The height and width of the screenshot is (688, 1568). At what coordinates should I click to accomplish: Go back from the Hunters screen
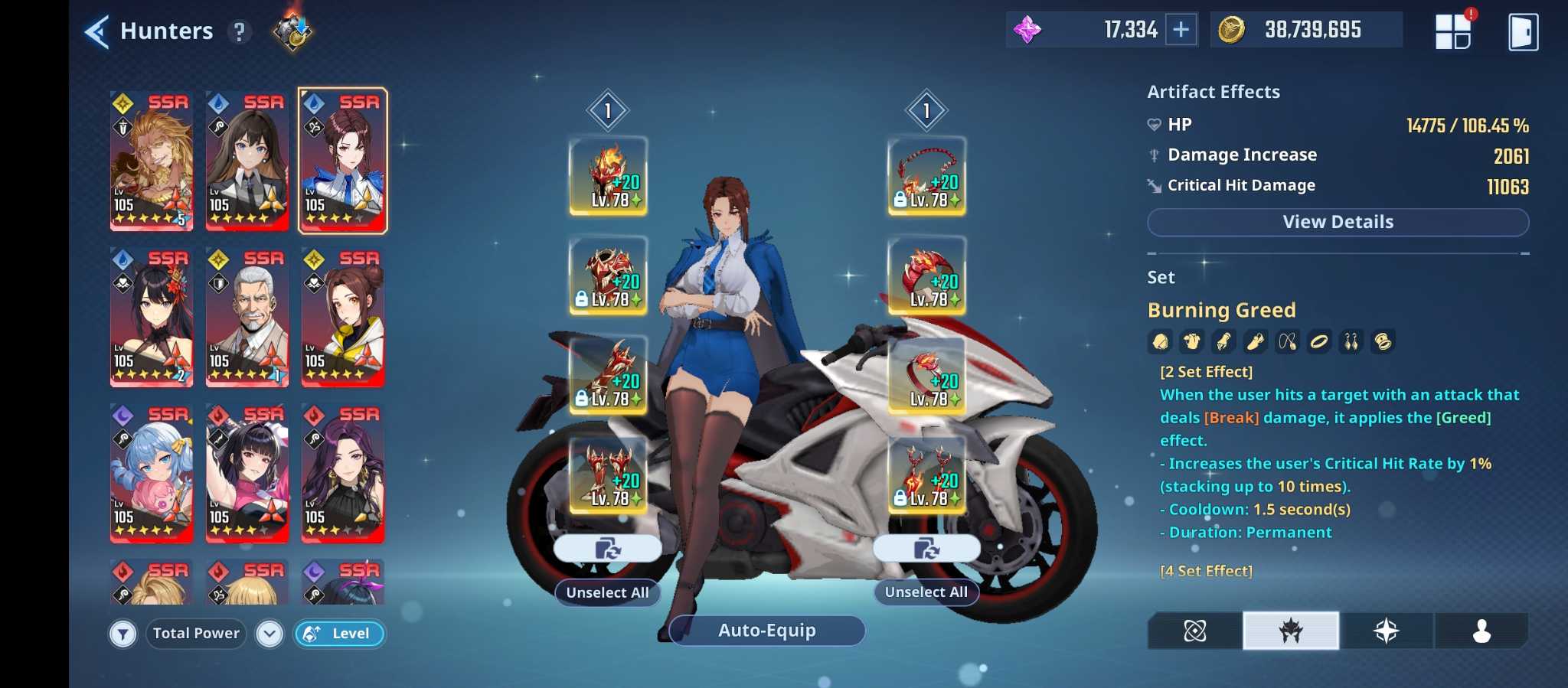click(x=97, y=32)
